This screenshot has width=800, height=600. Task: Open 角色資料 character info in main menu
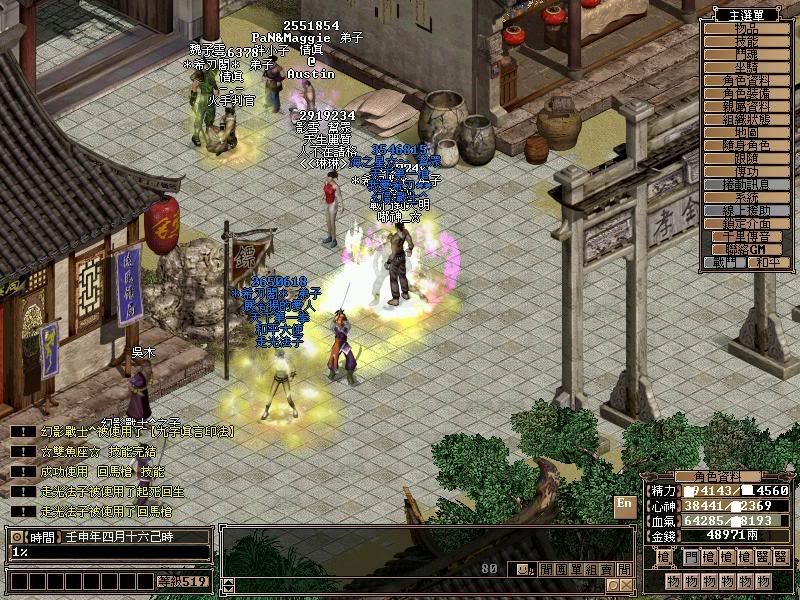(746, 80)
